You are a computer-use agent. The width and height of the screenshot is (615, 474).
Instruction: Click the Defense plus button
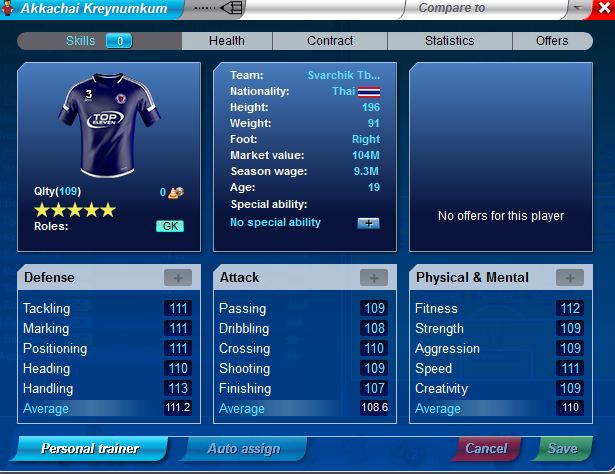coord(178,277)
